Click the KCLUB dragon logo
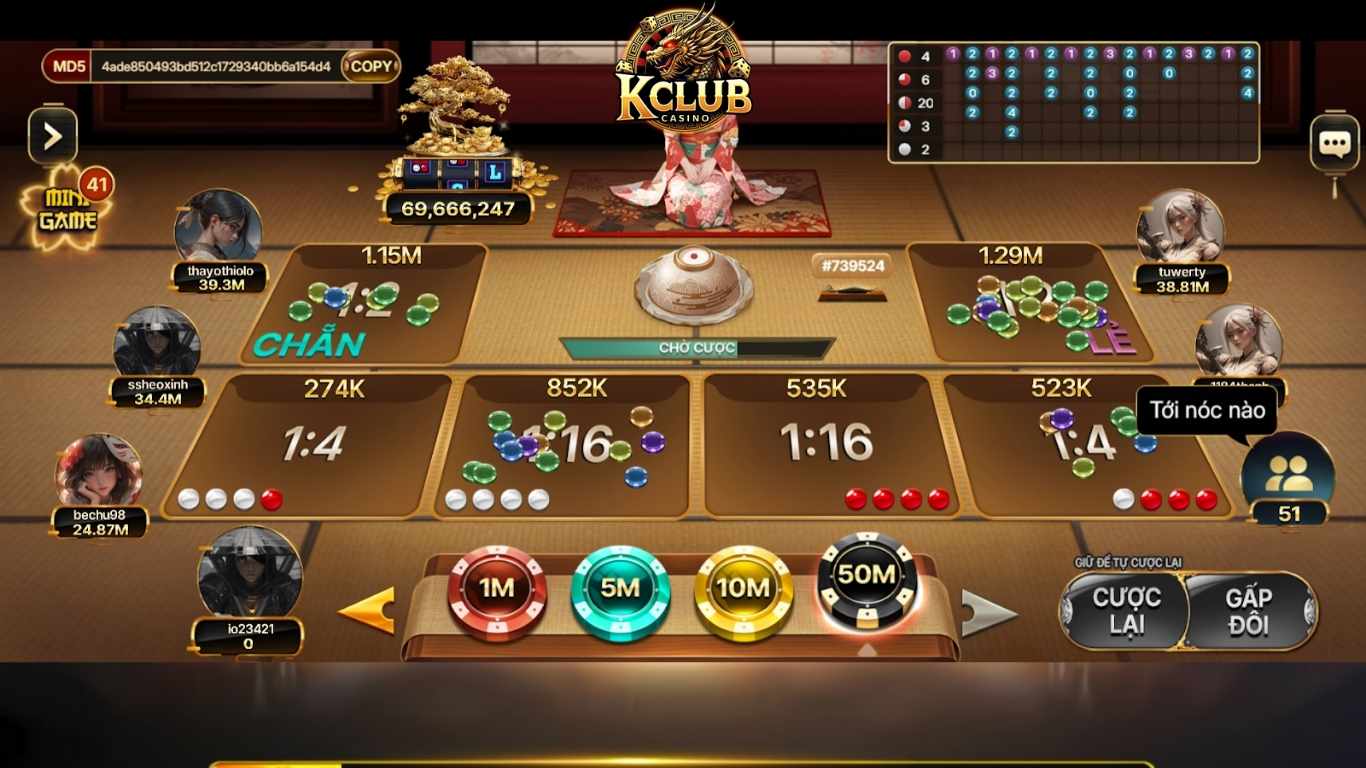 [683, 60]
